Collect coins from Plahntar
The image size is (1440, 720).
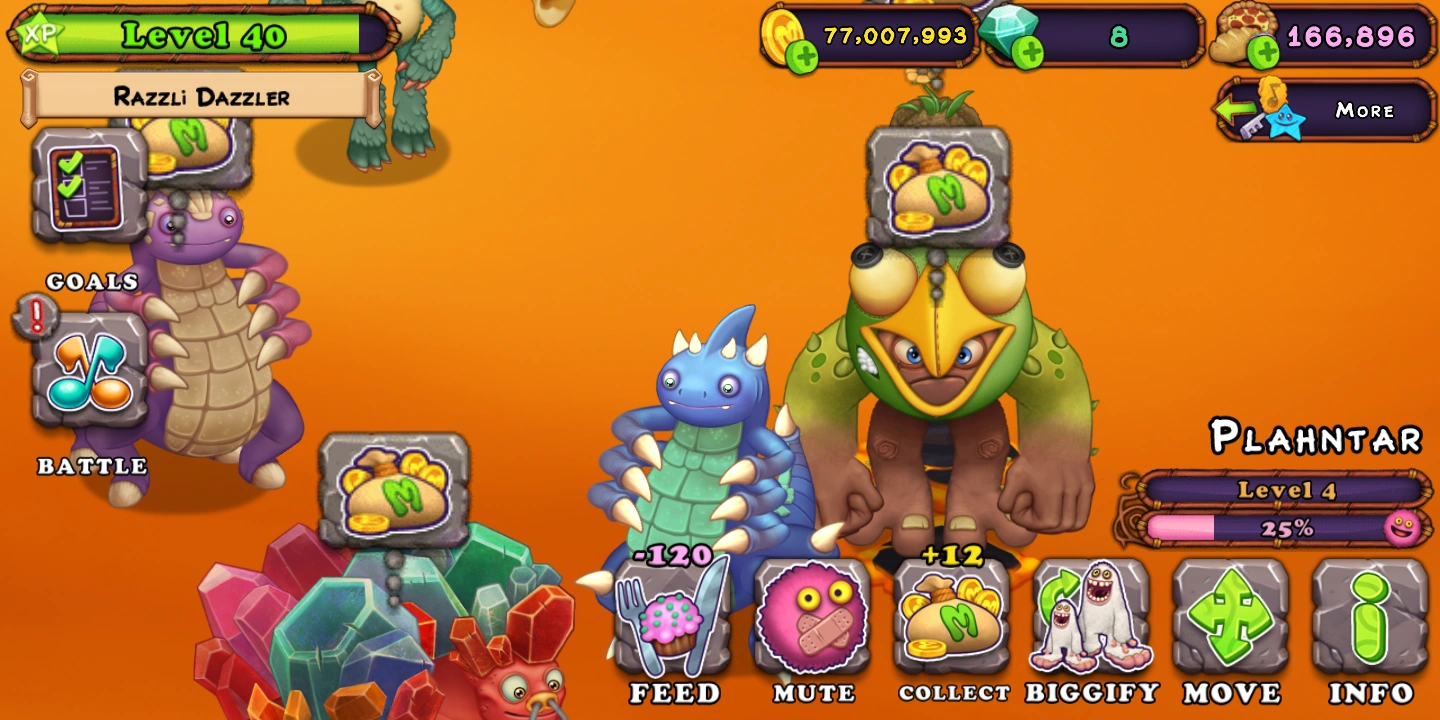pyautogui.click(x=950, y=620)
